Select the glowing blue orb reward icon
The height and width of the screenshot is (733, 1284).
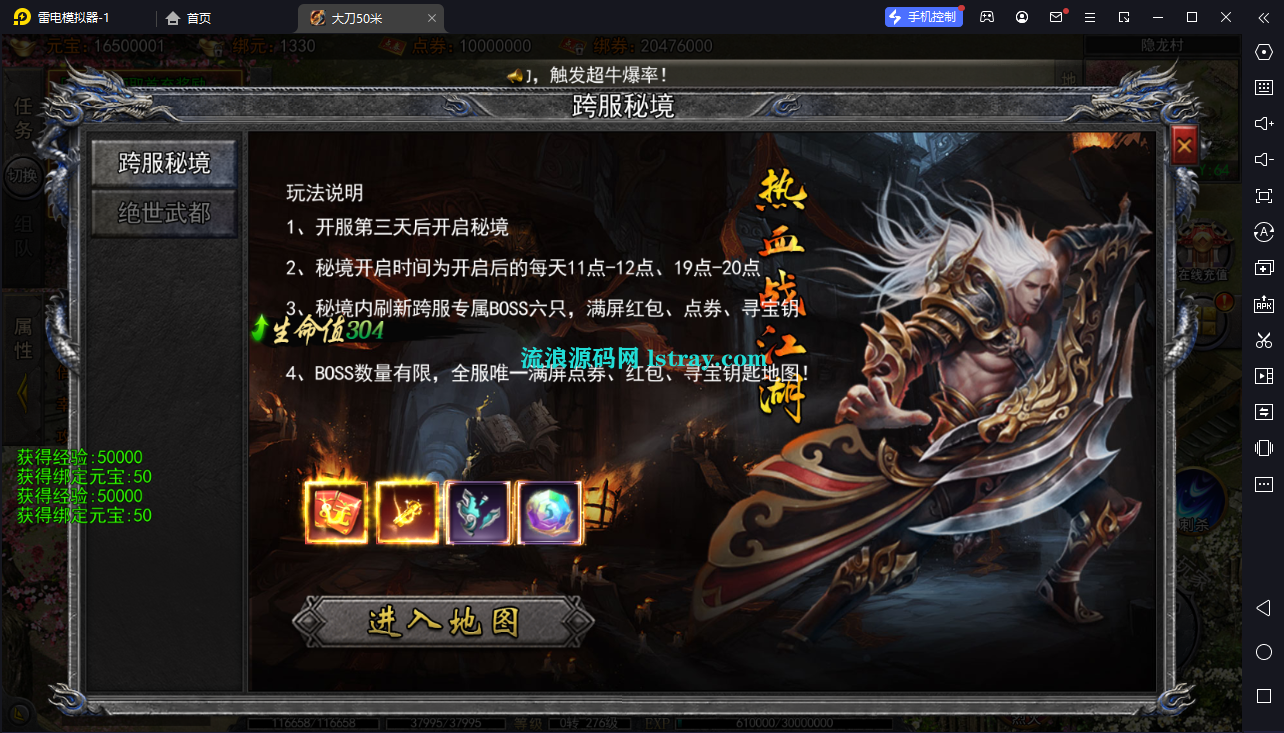(x=549, y=512)
